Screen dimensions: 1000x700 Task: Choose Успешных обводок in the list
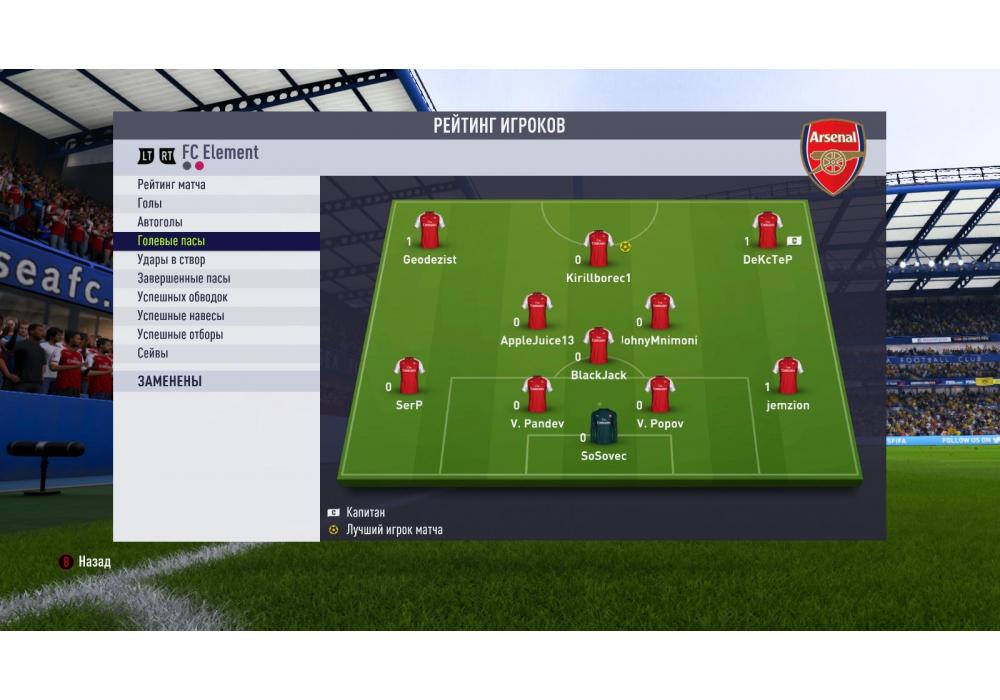click(182, 297)
